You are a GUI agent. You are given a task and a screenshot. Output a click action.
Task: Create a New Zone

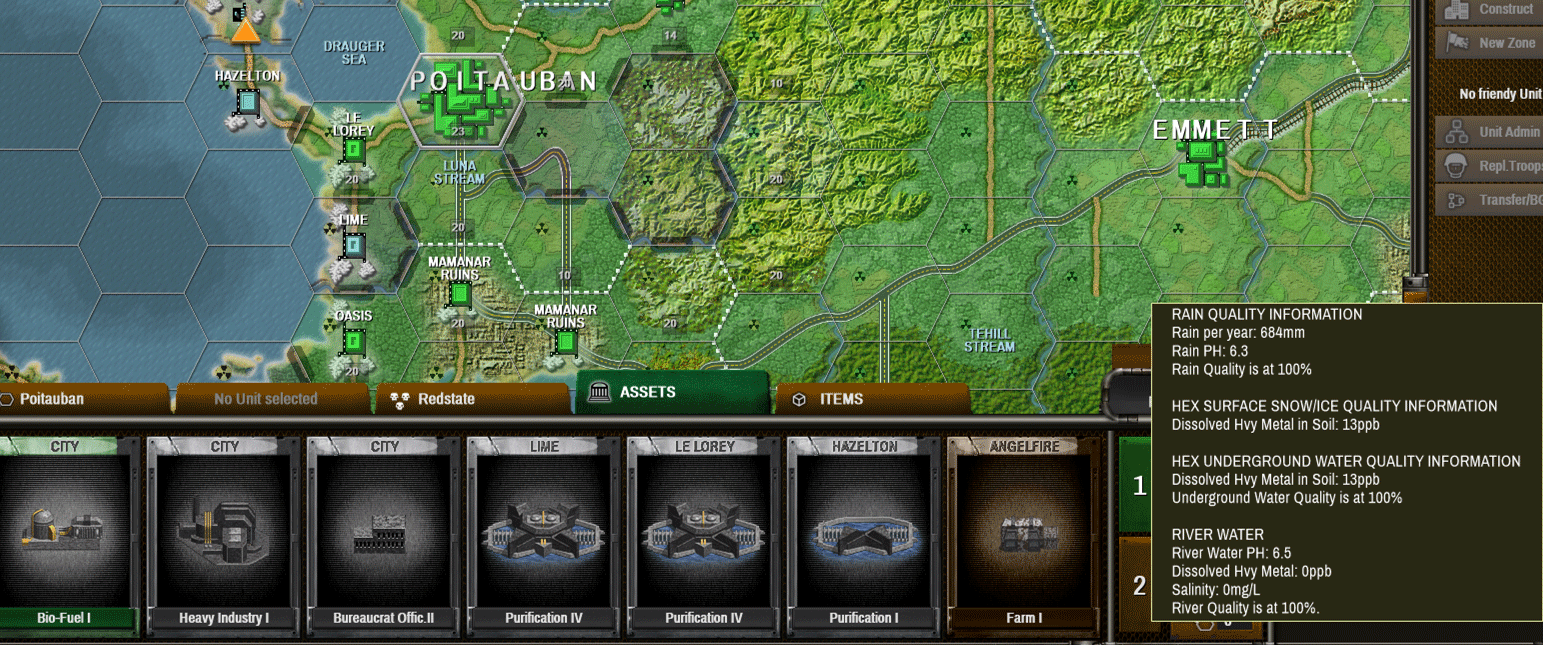click(x=1488, y=43)
